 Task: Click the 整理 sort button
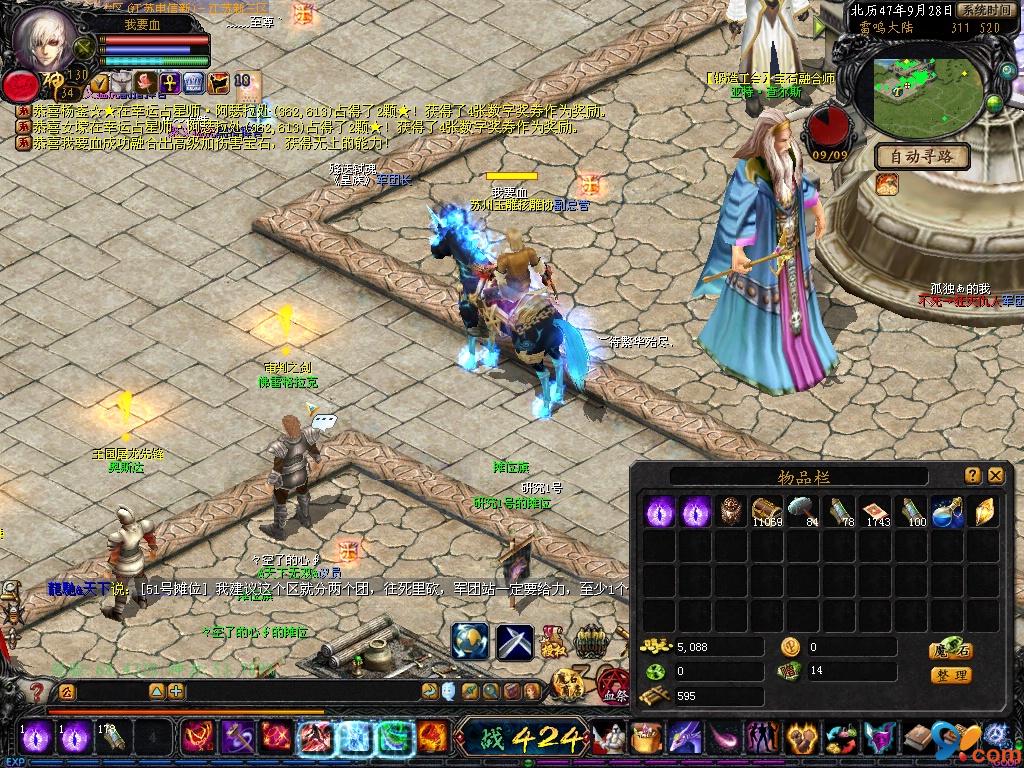coord(951,675)
